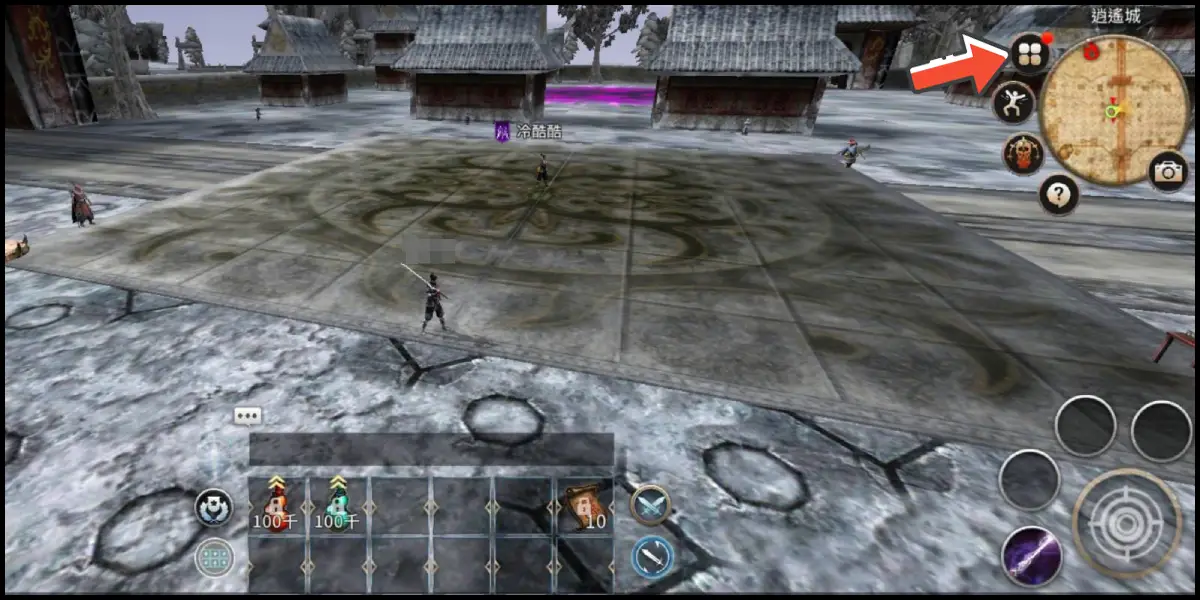Image resolution: width=1200 pixels, height=600 pixels.
Task: Select the scroll item with count 10
Action: point(583,504)
